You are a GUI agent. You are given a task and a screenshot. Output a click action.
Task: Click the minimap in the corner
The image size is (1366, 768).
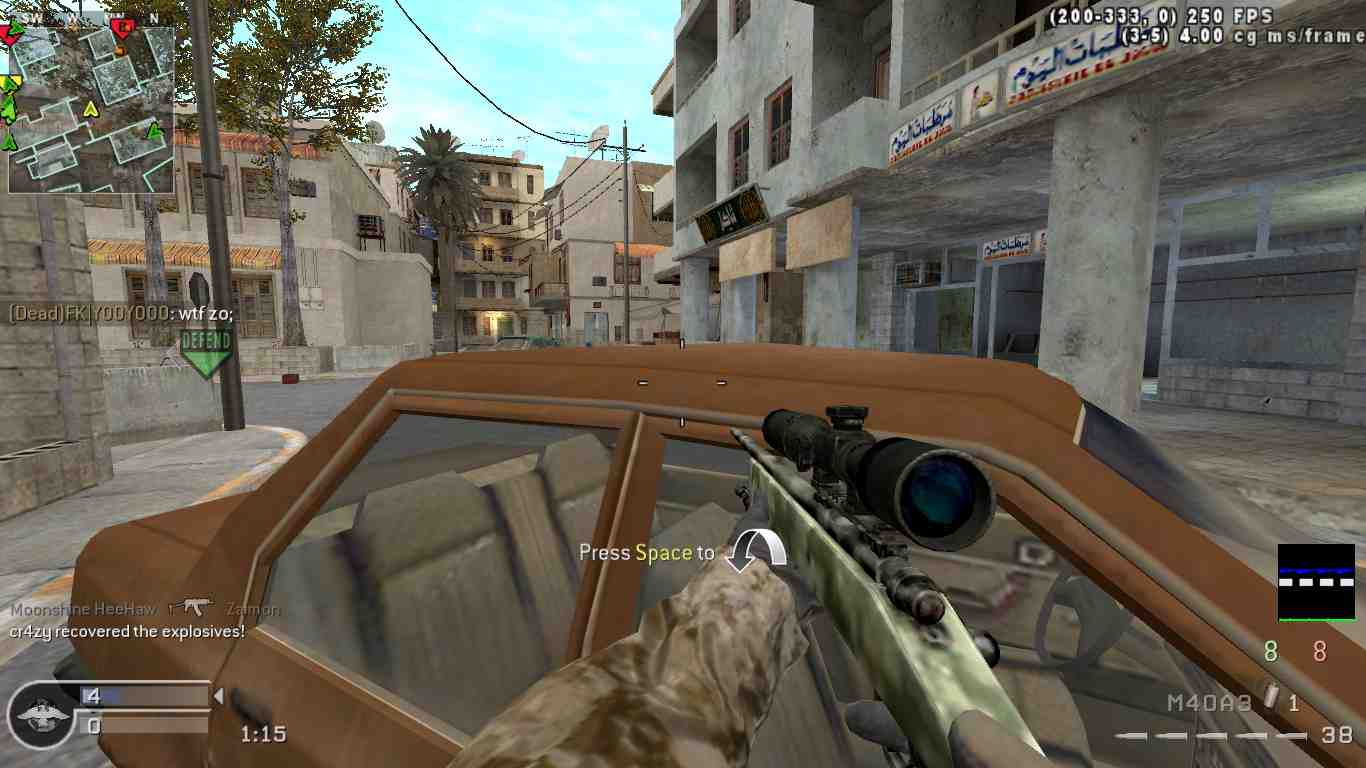[91, 108]
